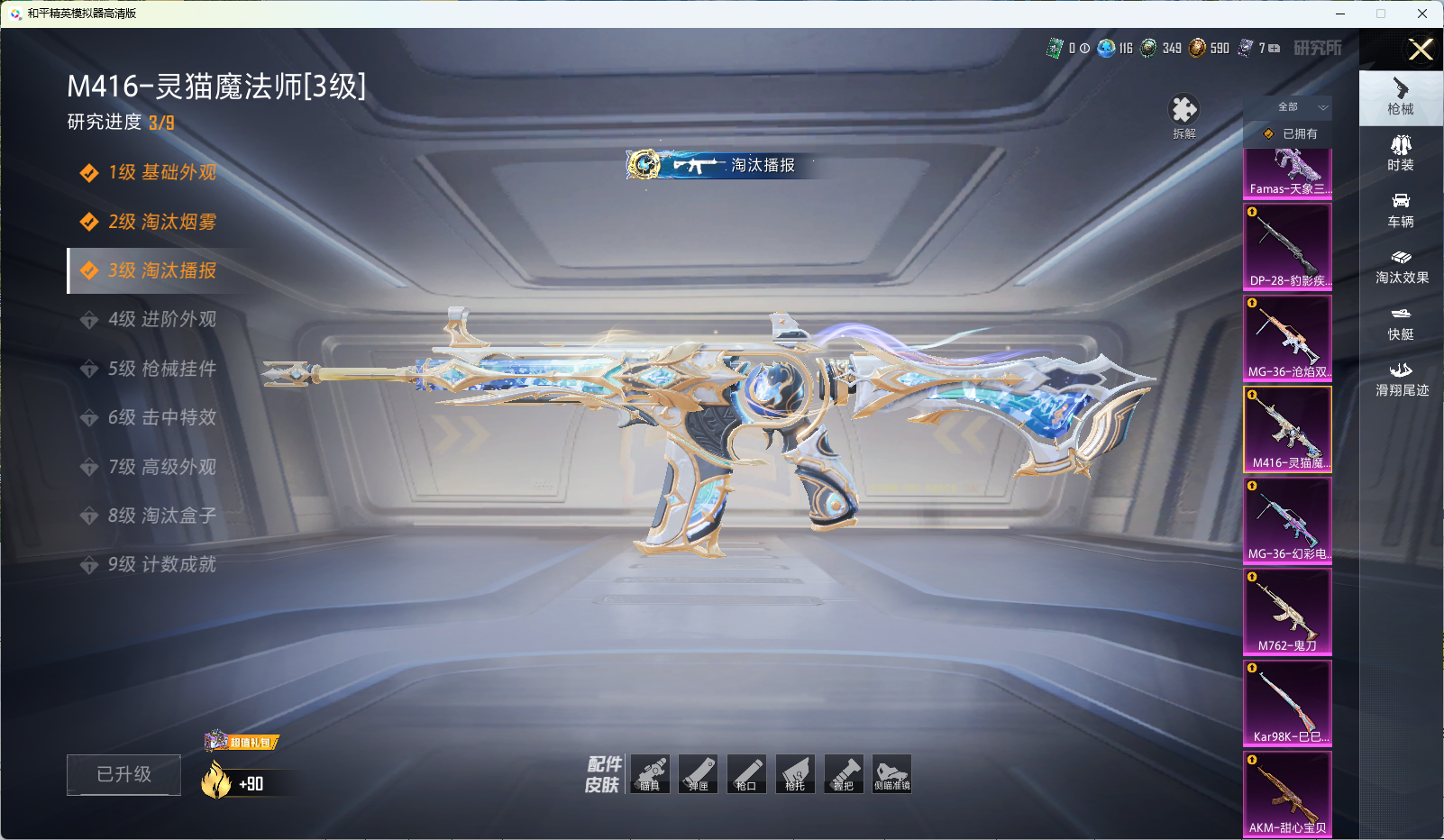Open the 淘汰效果 category tab
This screenshot has height=840, width=1444.
coord(1401,266)
